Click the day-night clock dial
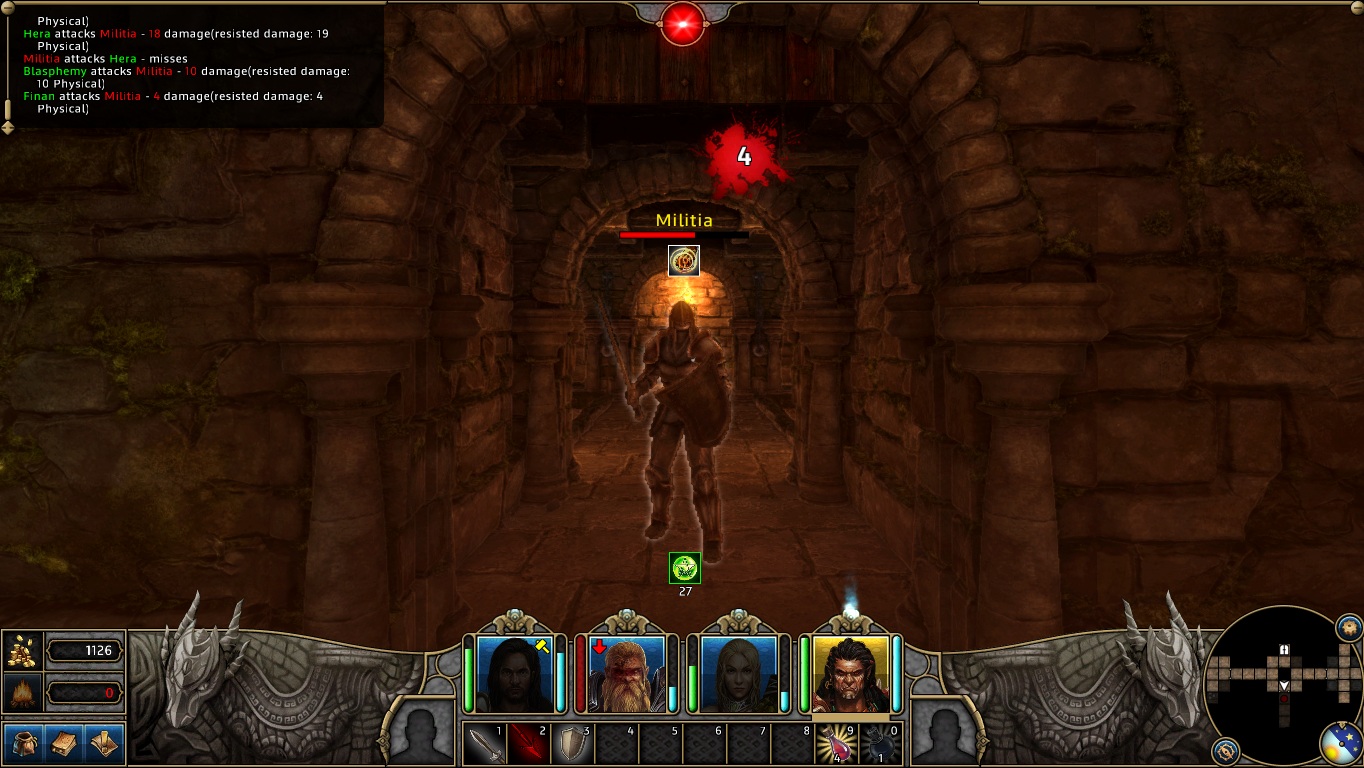The width and height of the screenshot is (1364, 768). 1341,745
